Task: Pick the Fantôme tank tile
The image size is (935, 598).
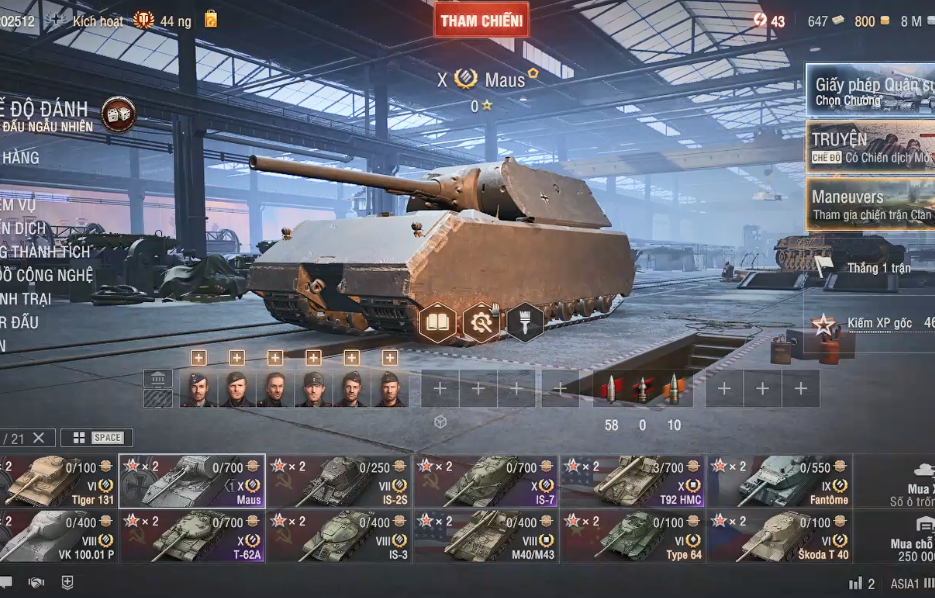Action: coord(779,481)
